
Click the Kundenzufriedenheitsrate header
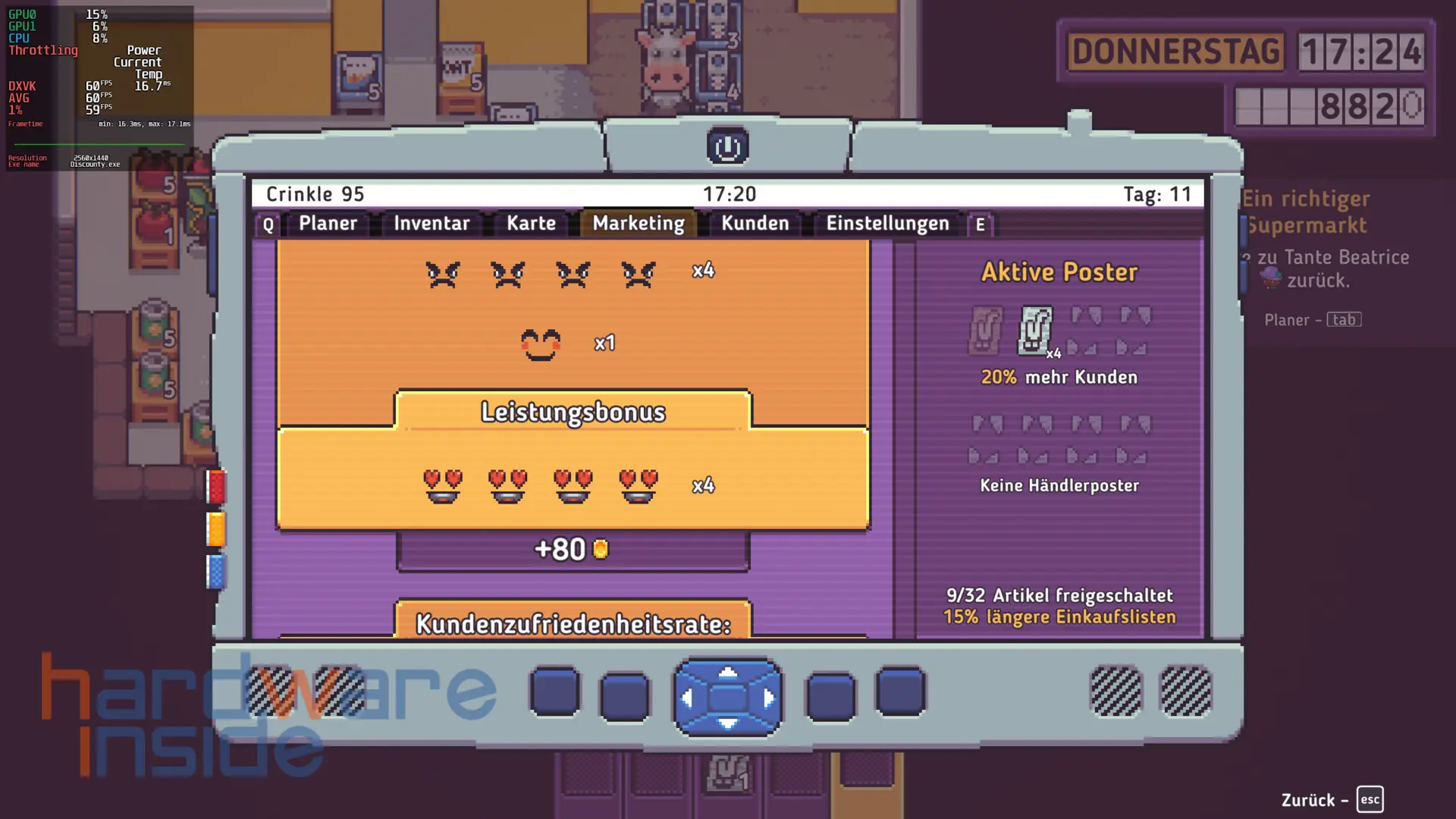pyautogui.click(x=573, y=623)
